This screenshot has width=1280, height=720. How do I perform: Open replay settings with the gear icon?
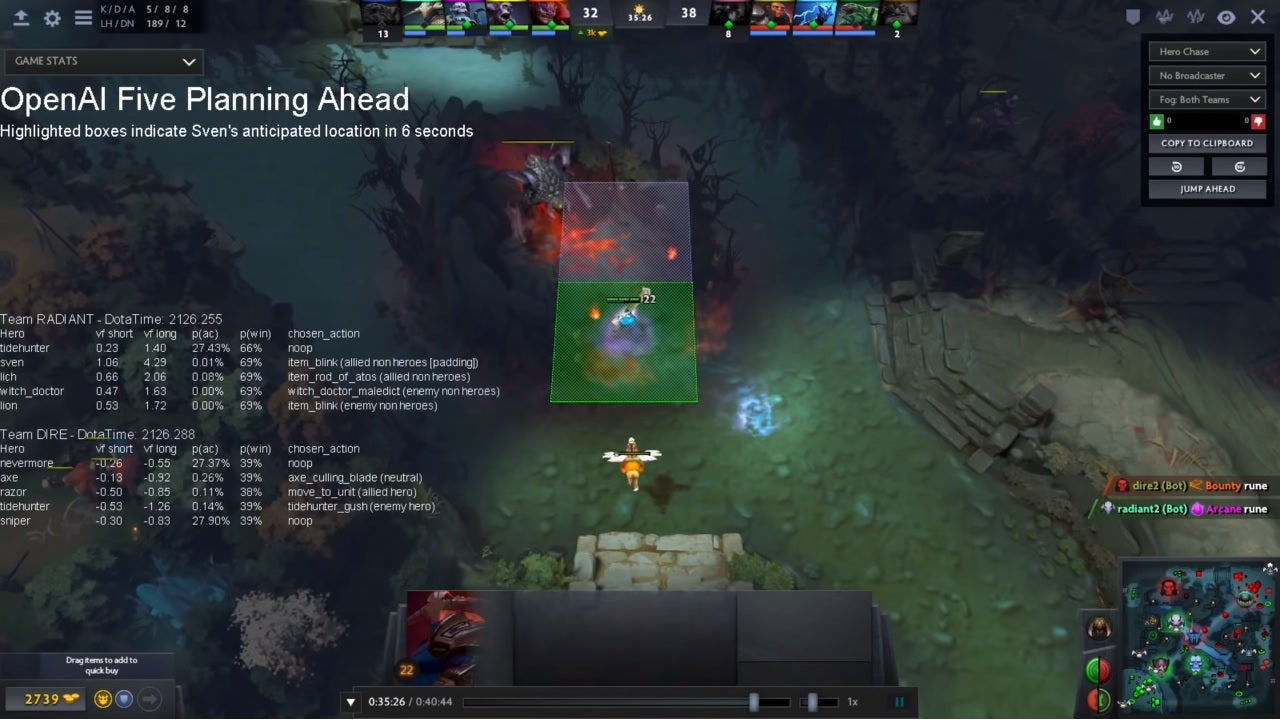(51, 16)
